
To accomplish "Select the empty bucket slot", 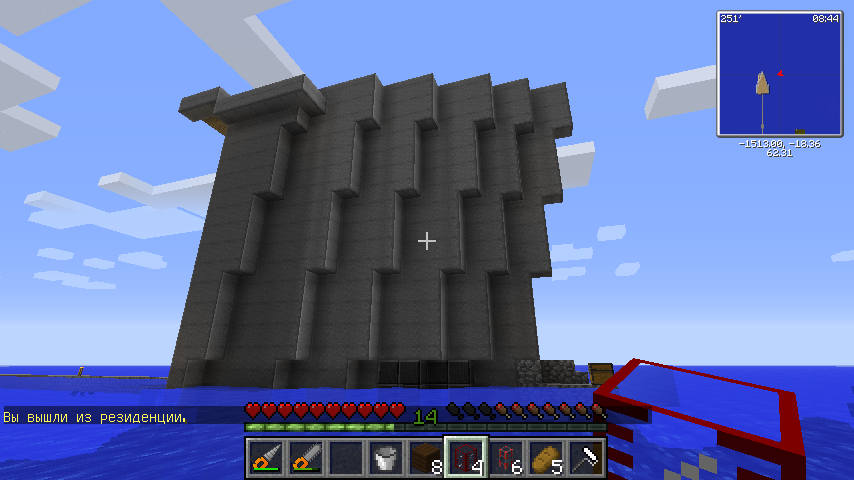I will [x=385, y=459].
